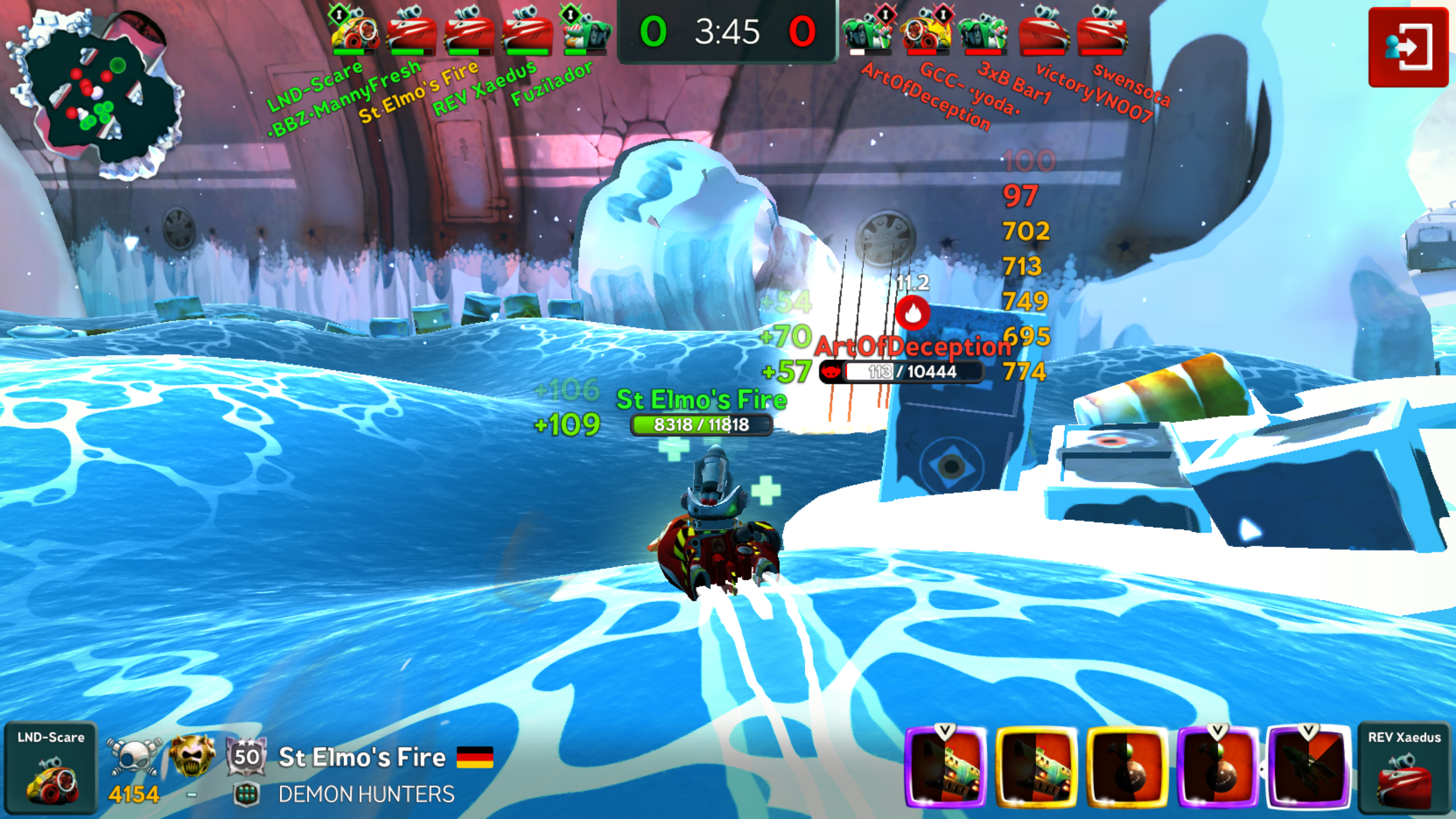1456x819 pixels.
Task: Open the DEMON HUNTERS guild label
Action: tap(366, 795)
